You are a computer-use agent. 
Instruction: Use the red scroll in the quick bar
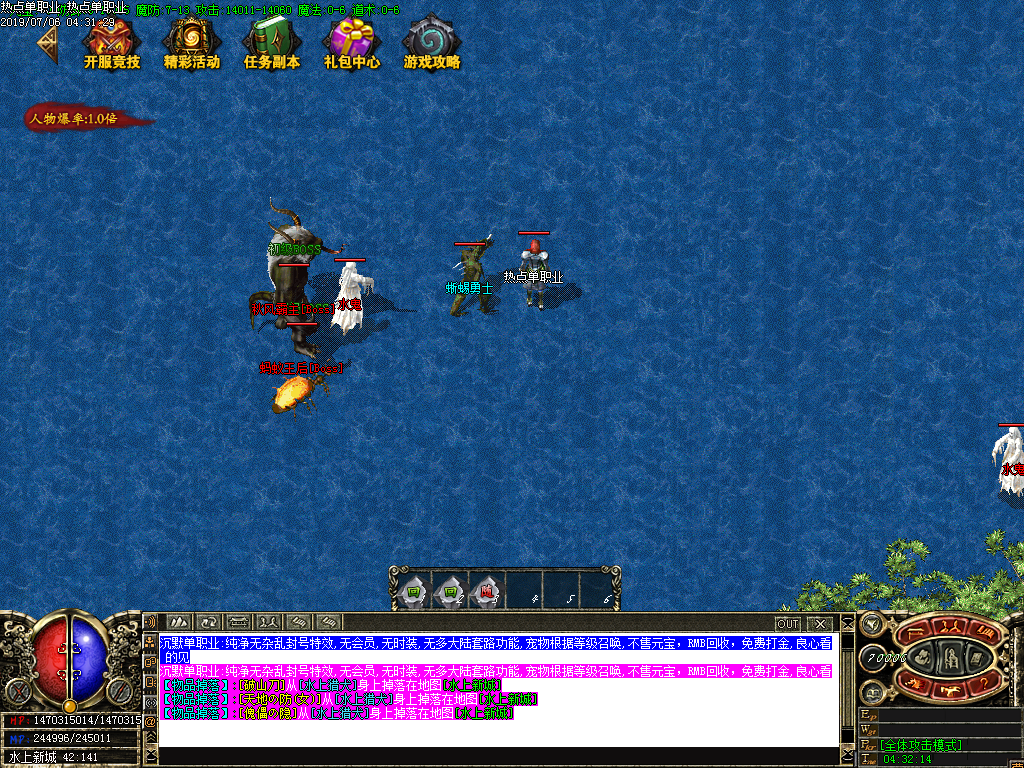click(485, 592)
